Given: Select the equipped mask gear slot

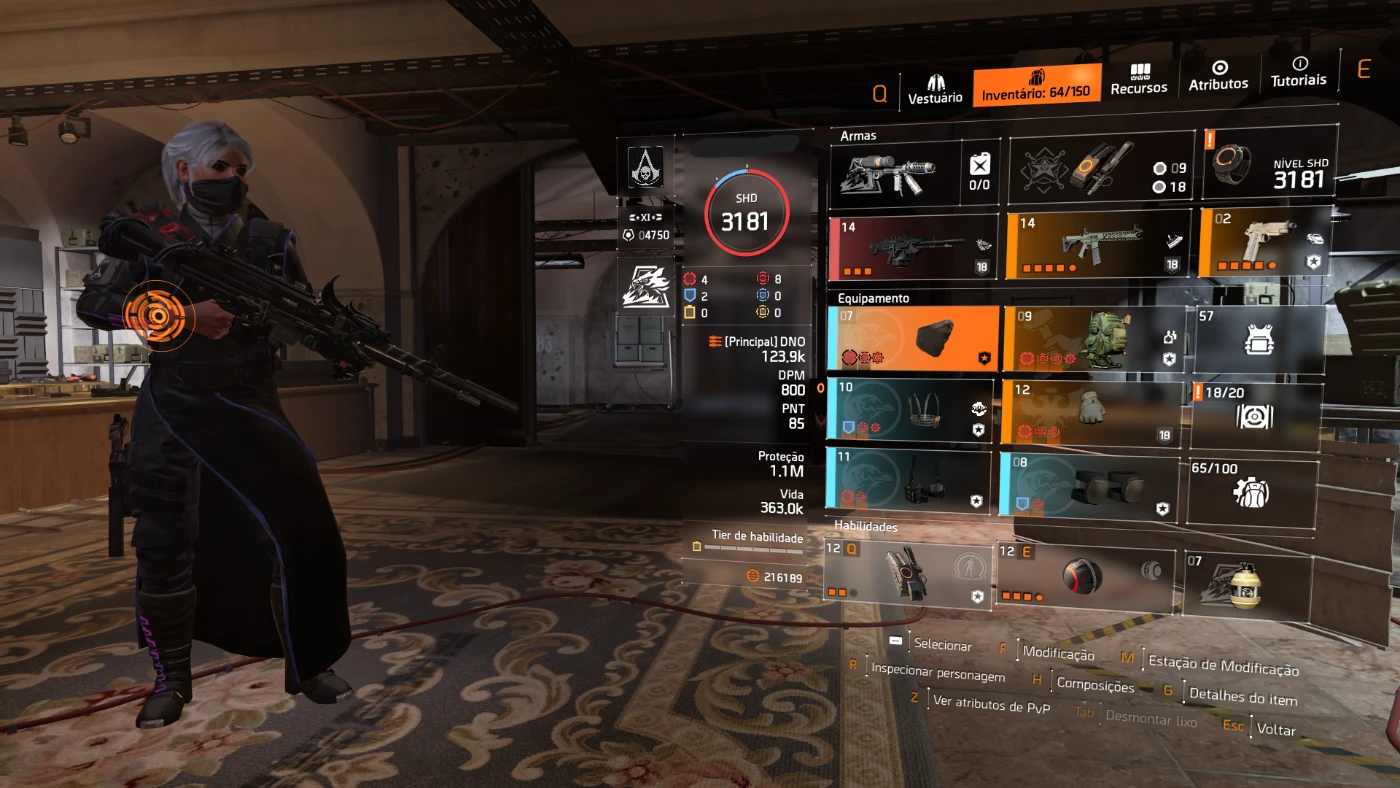Looking at the screenshot, I should 913,339.
